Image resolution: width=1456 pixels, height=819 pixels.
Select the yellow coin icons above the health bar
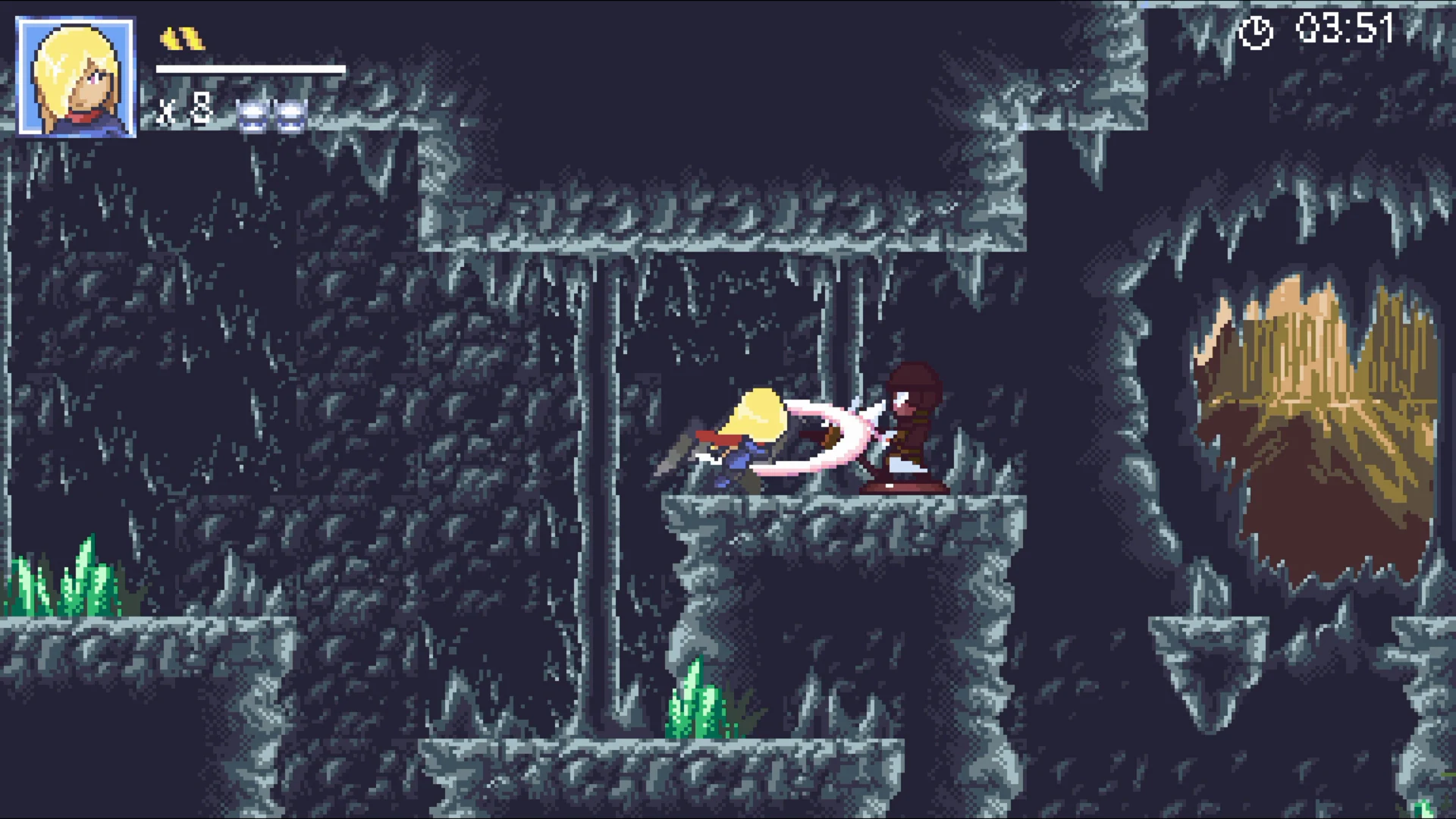(182, 38)
